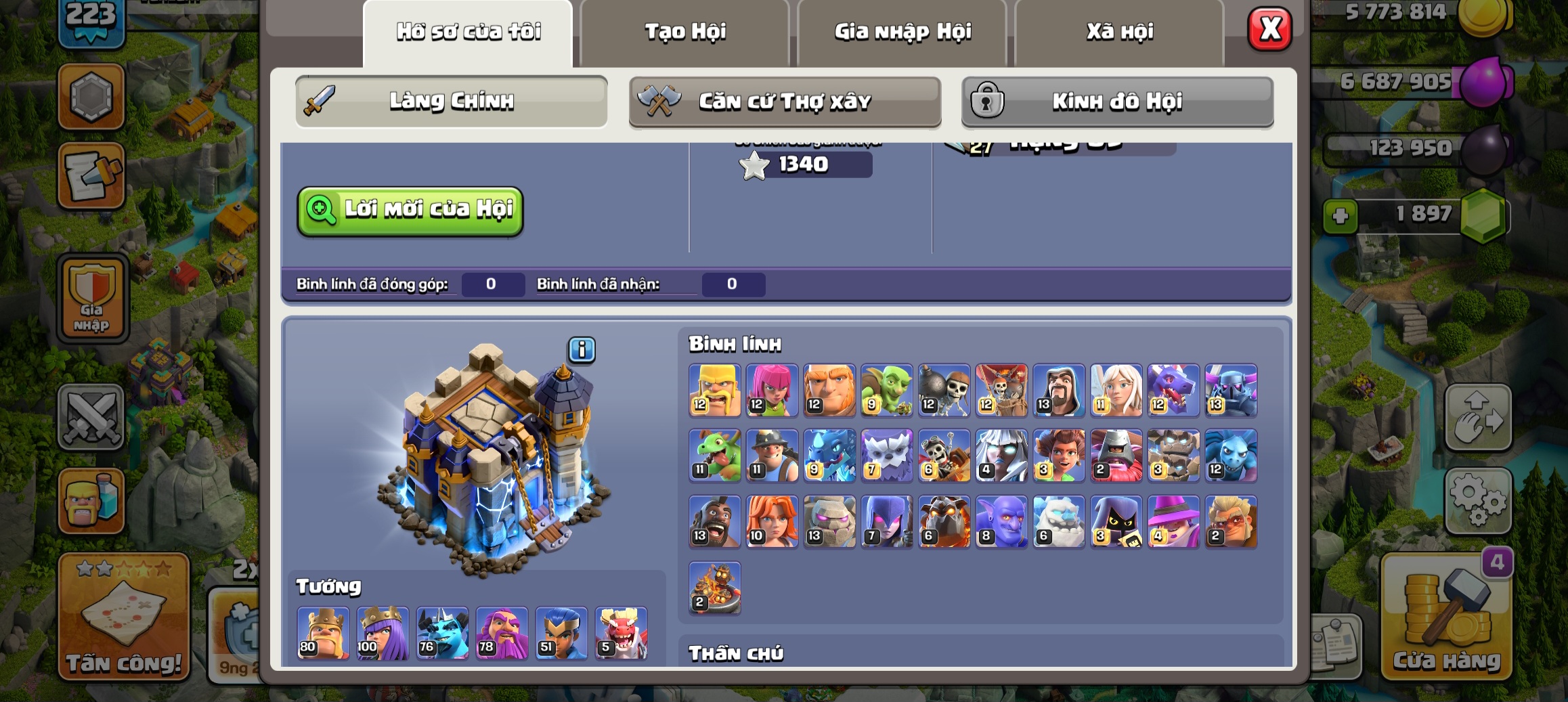
Task: Tap the Barbarian troop icon
Action: click(714, 390)
